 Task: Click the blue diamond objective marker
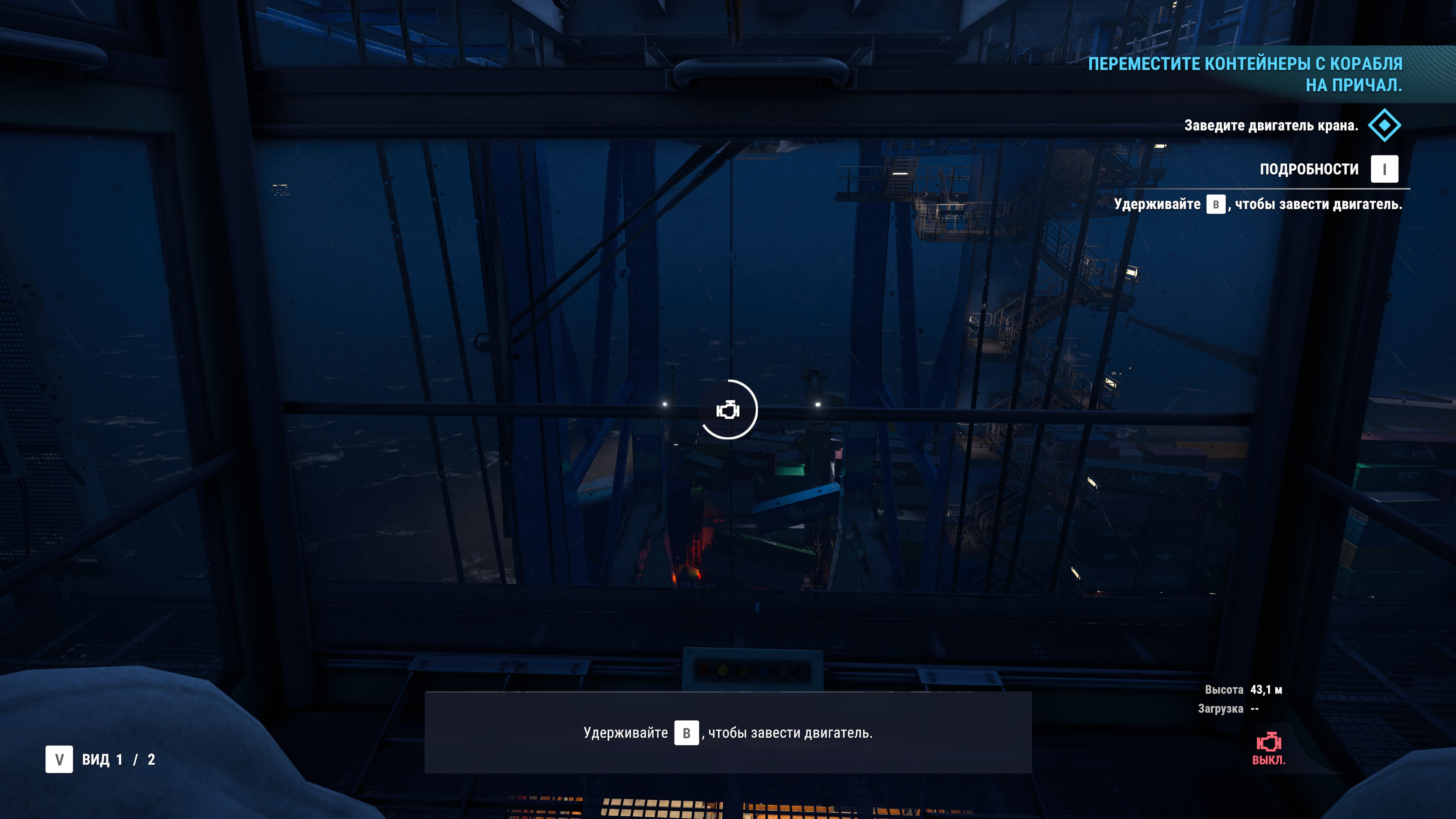[x=1384, y=125]
